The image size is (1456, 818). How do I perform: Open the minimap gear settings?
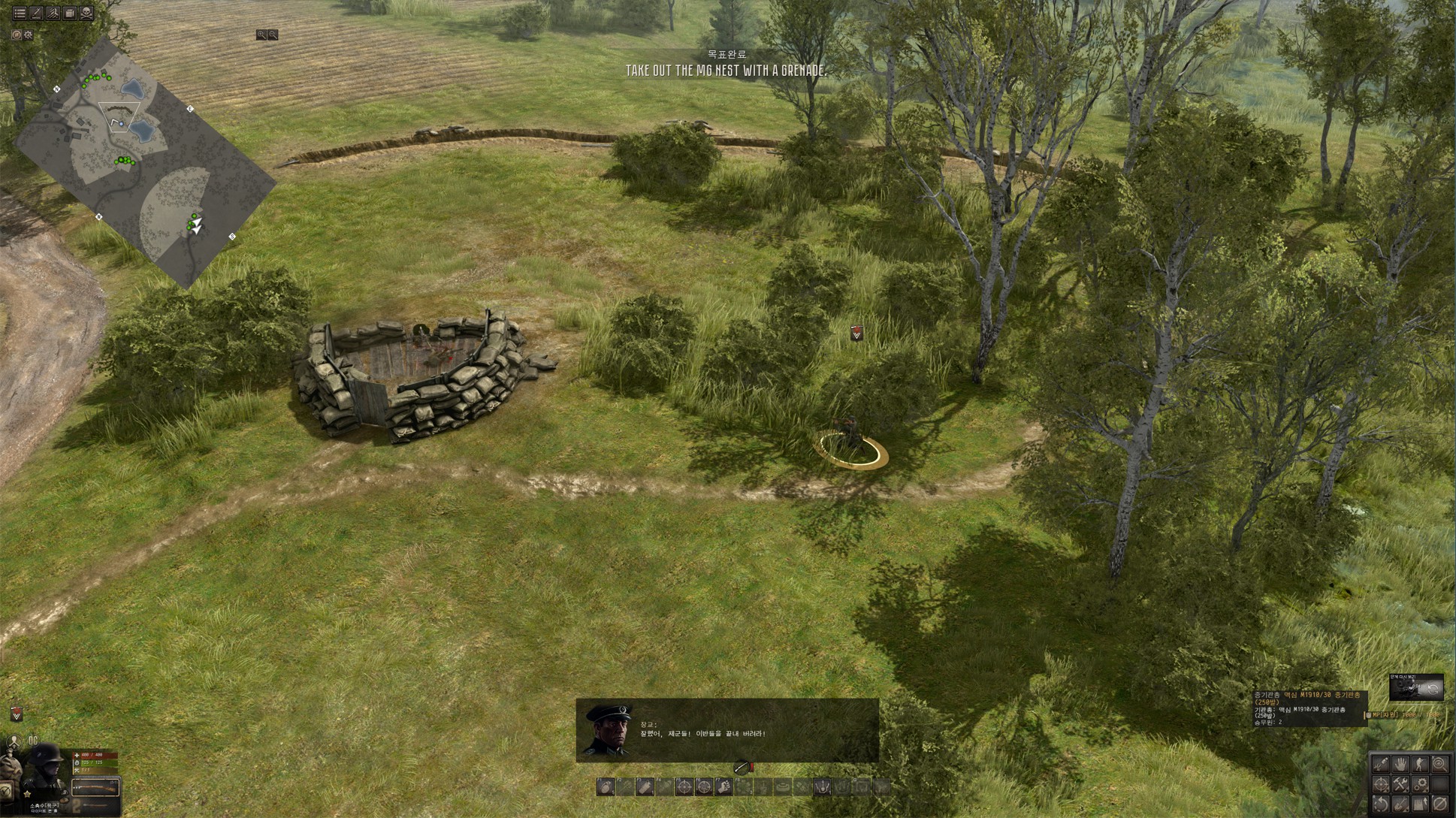click(x=29, y=35)
